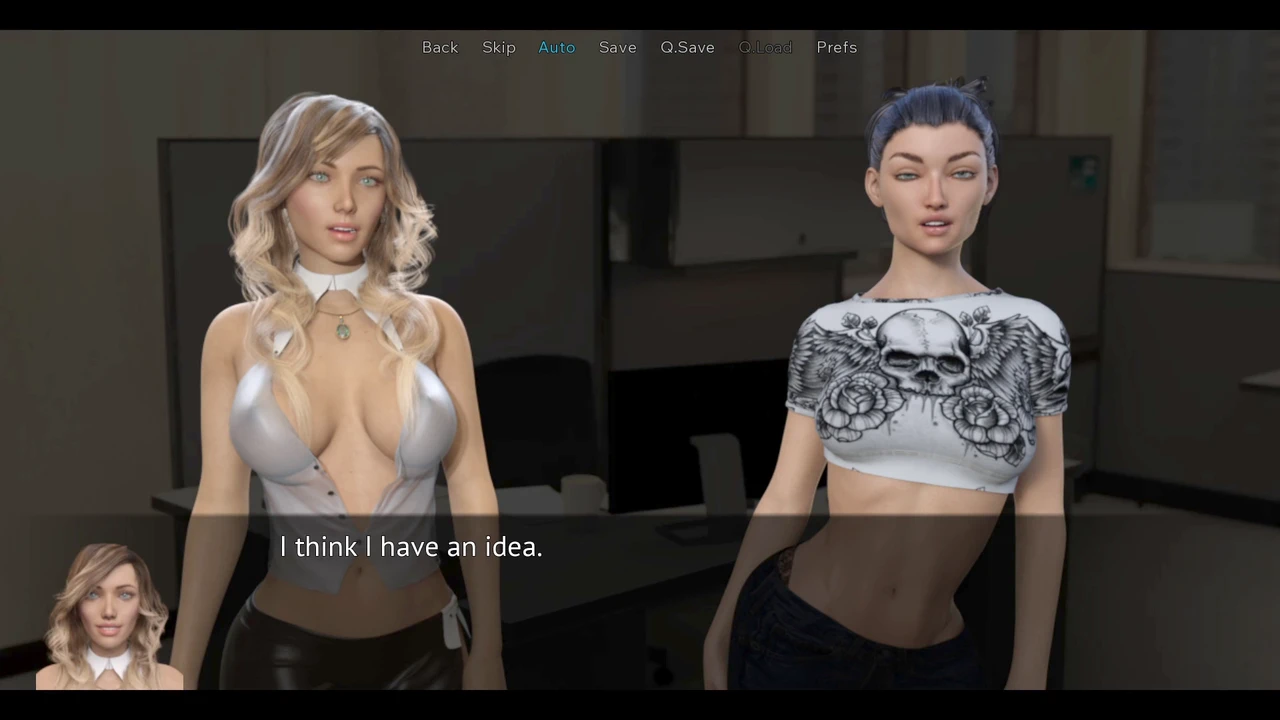Go back using the Back button
This screenshot has height=720, width=1280.
pyautogui.click(x=440, y=47)
